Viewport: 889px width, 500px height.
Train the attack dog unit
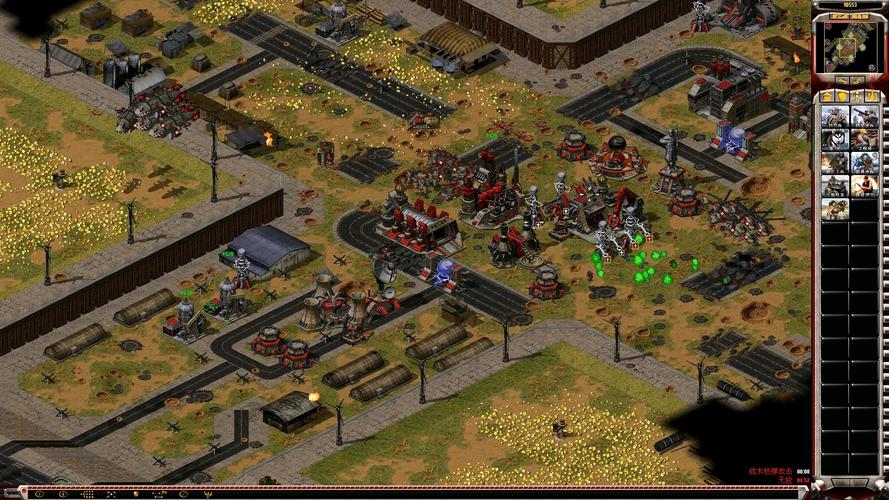[835, 140]
